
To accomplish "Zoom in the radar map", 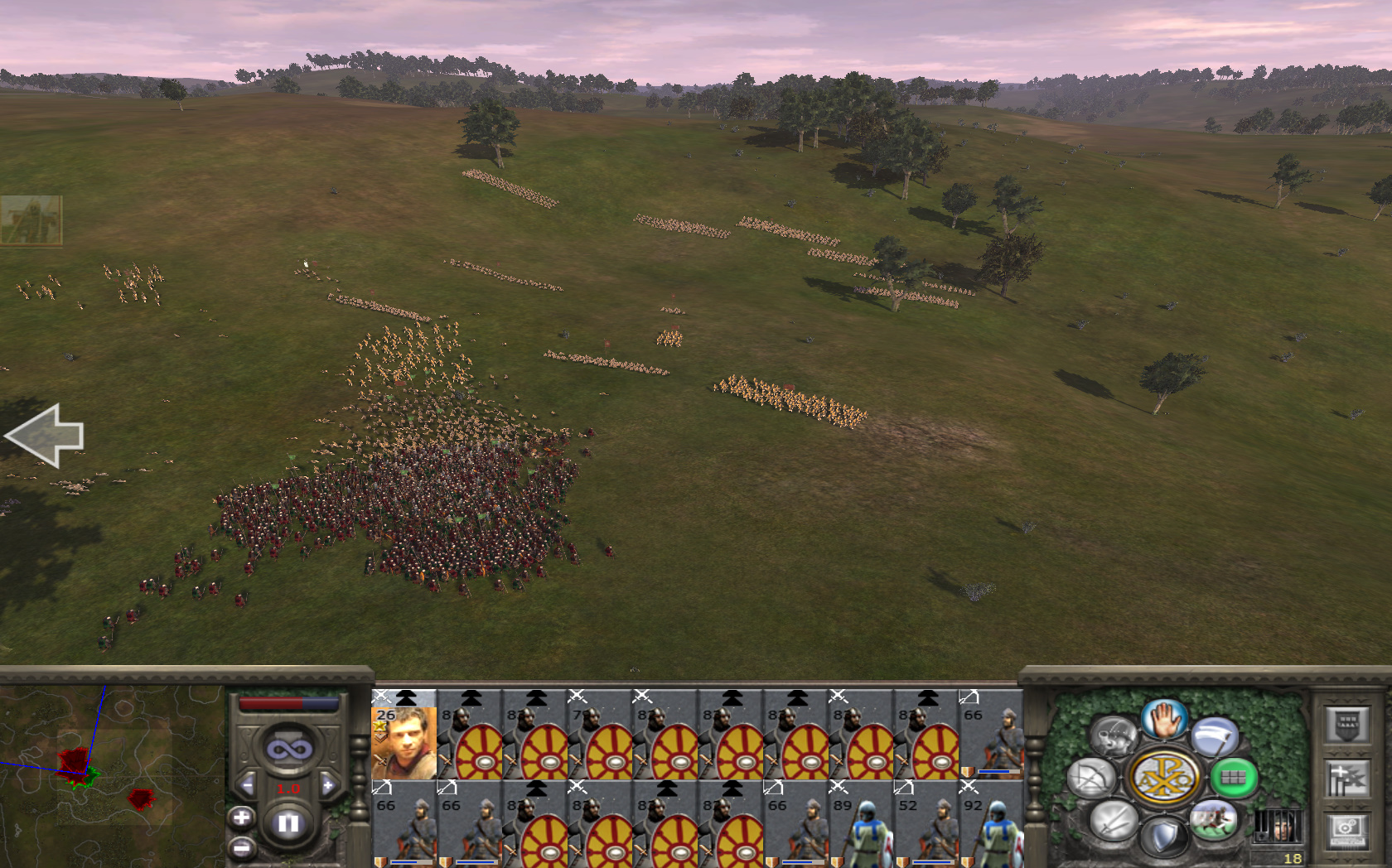I will click(241, 818).
